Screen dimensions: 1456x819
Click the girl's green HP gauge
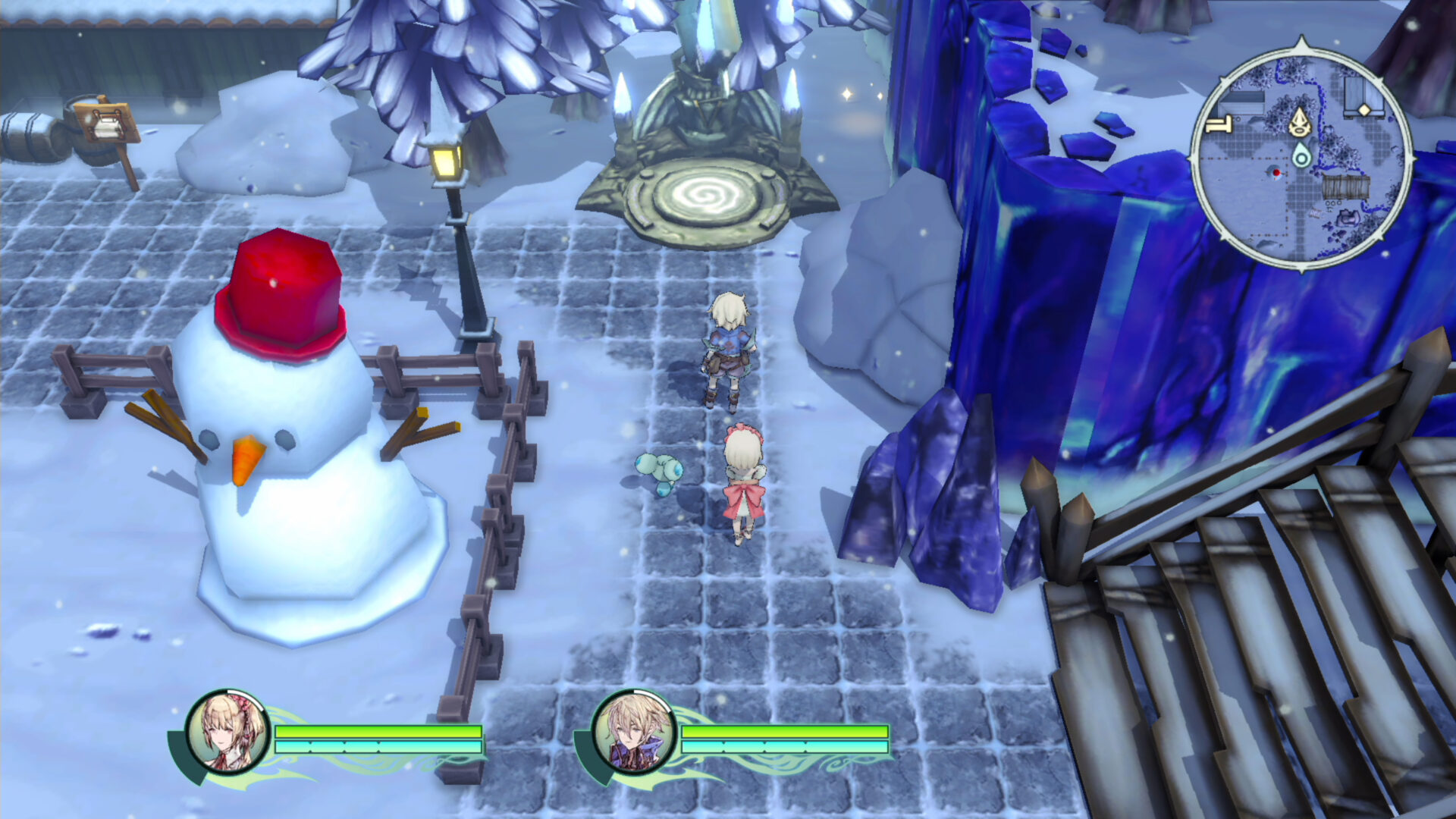(379, 733)
